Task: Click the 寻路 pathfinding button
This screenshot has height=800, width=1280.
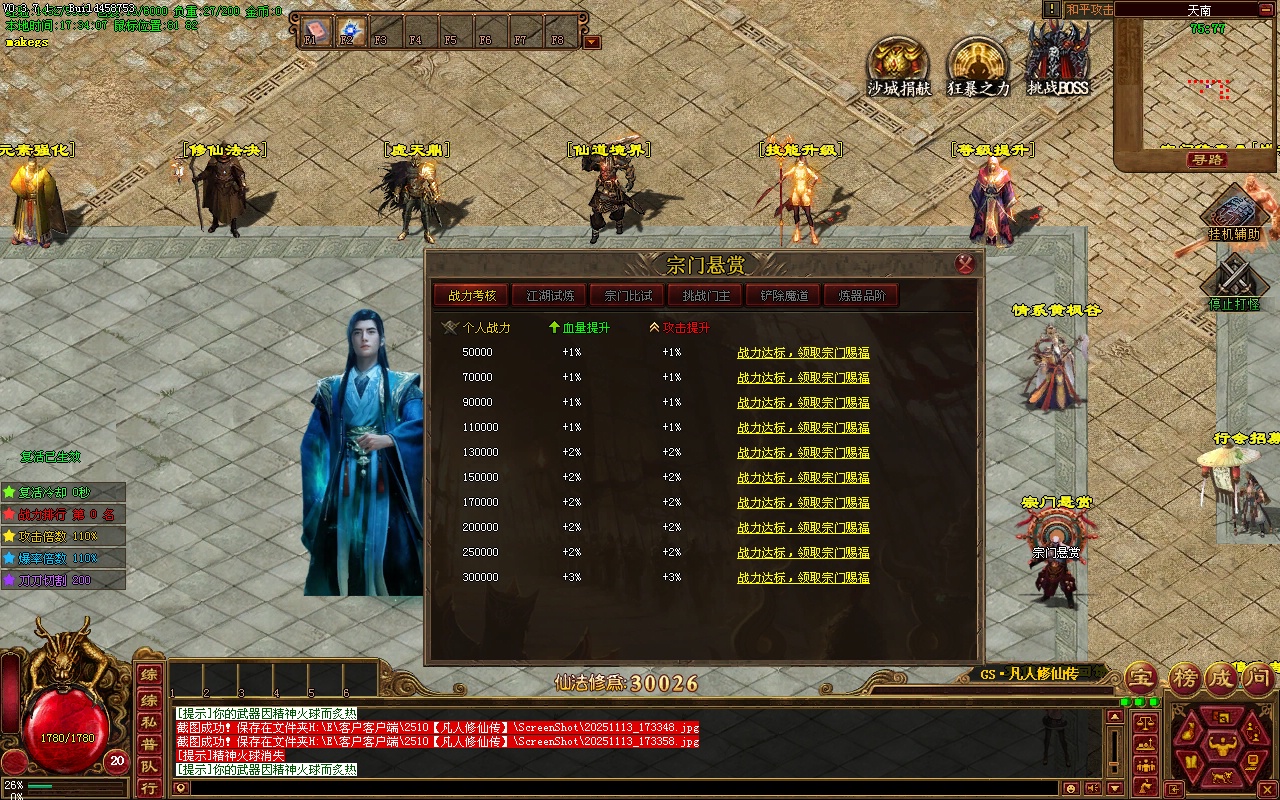Action: pos(1206,160)
